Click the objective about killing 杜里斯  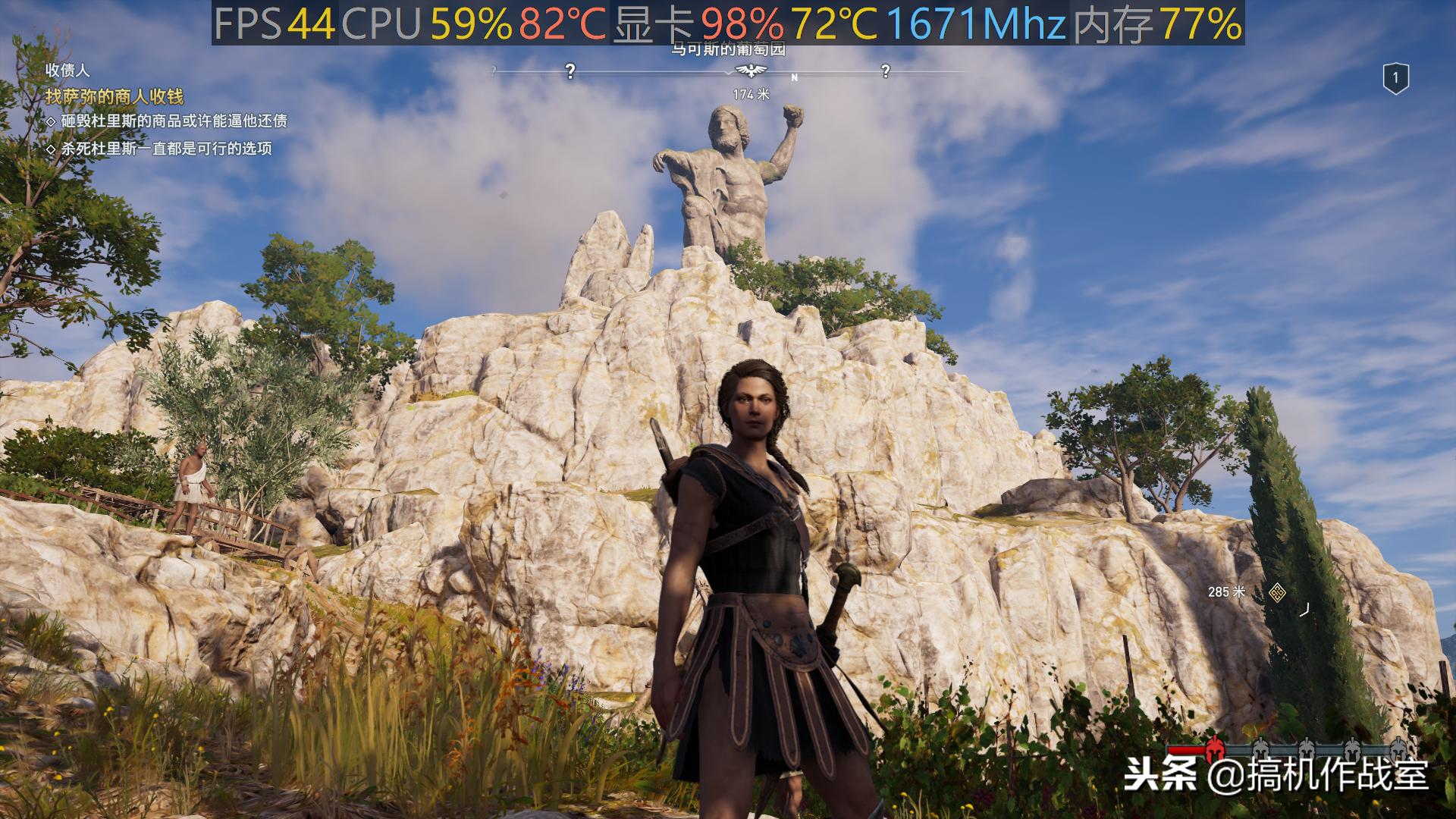[x=166, y=149]
